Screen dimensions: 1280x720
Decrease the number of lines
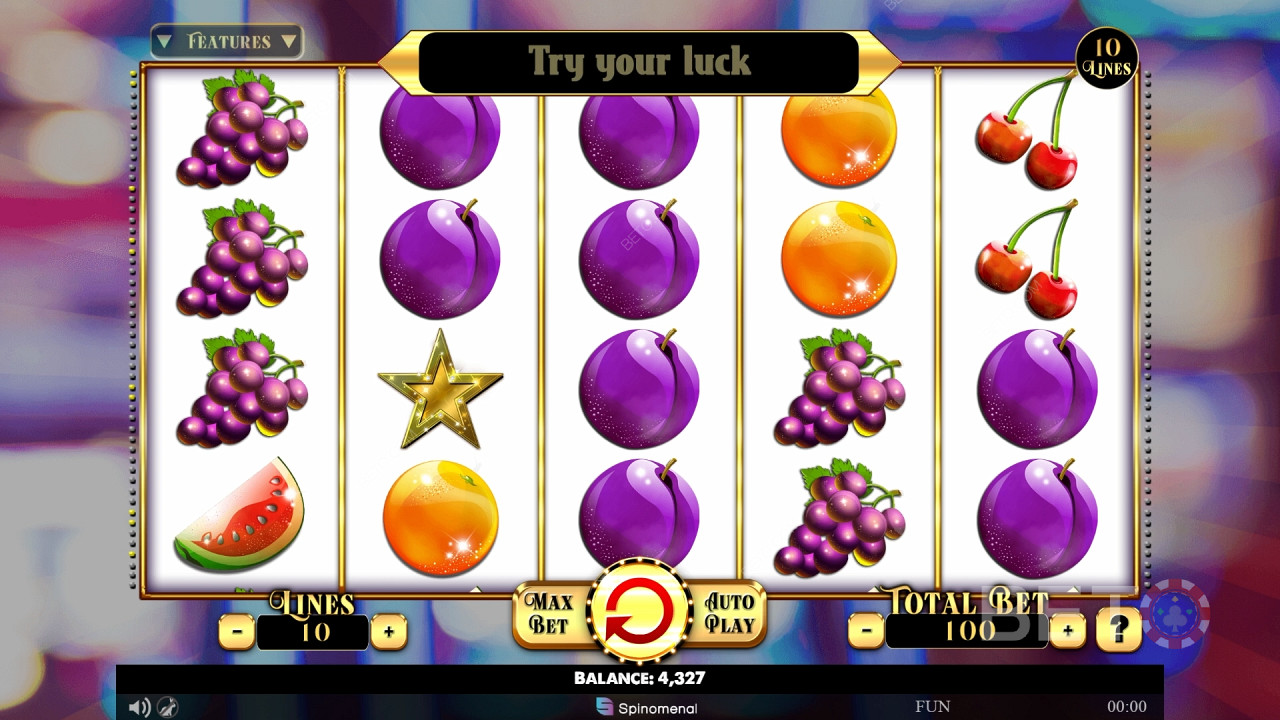pos(236,631)
